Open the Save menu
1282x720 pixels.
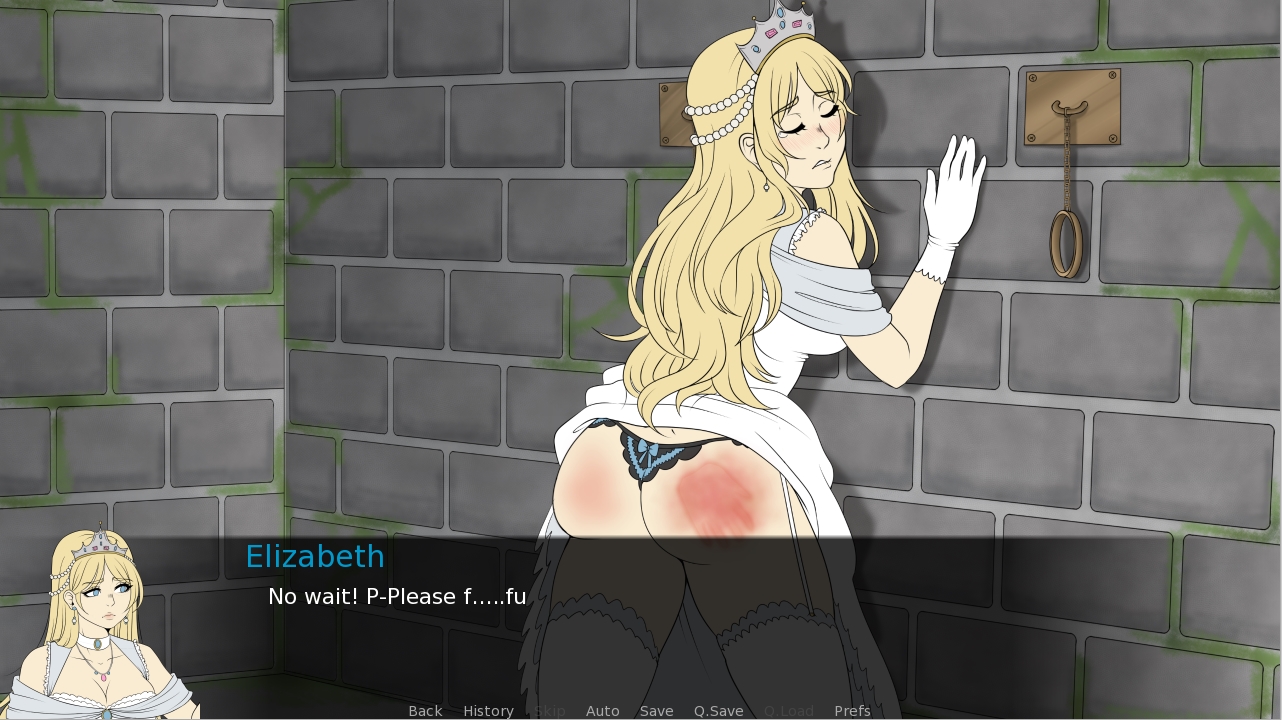click(x=656, y=711)
